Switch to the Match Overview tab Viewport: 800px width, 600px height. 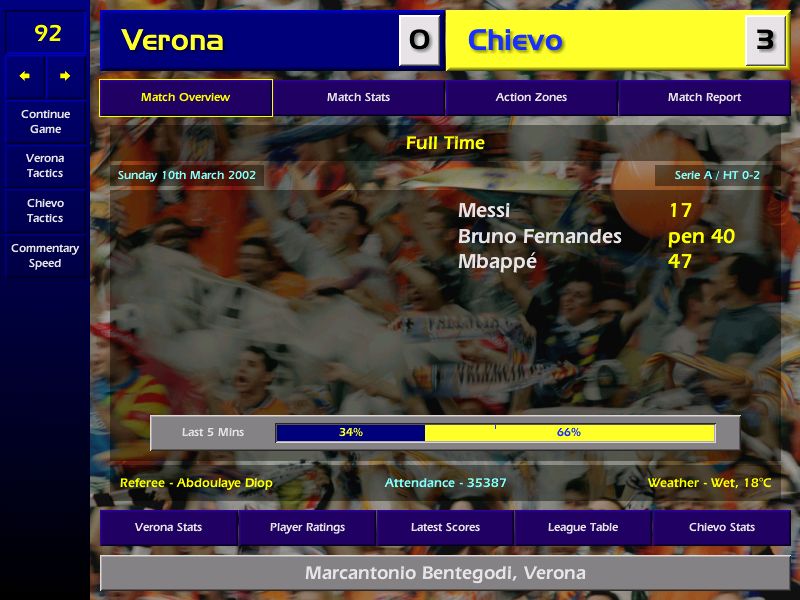coord(185,98)
